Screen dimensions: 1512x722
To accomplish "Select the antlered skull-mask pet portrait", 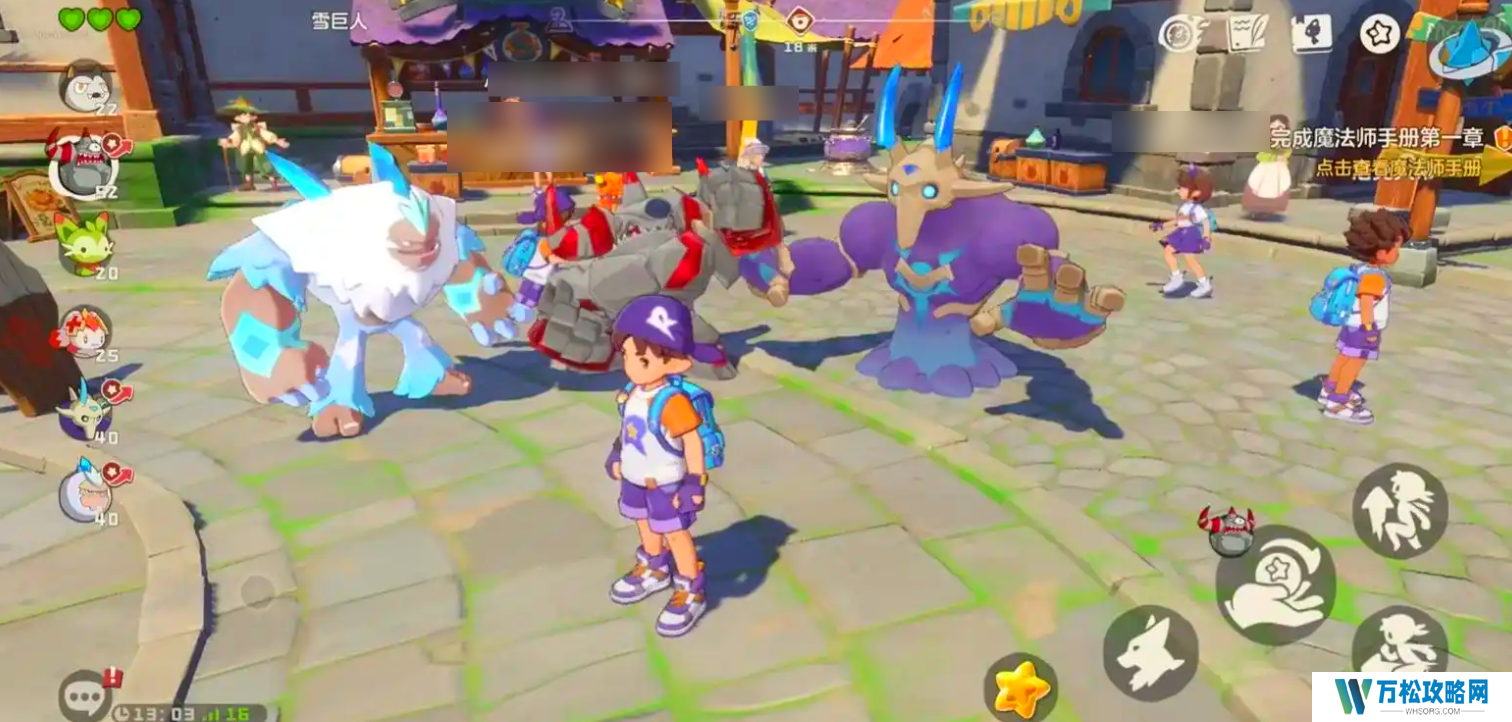I will 86,410.
